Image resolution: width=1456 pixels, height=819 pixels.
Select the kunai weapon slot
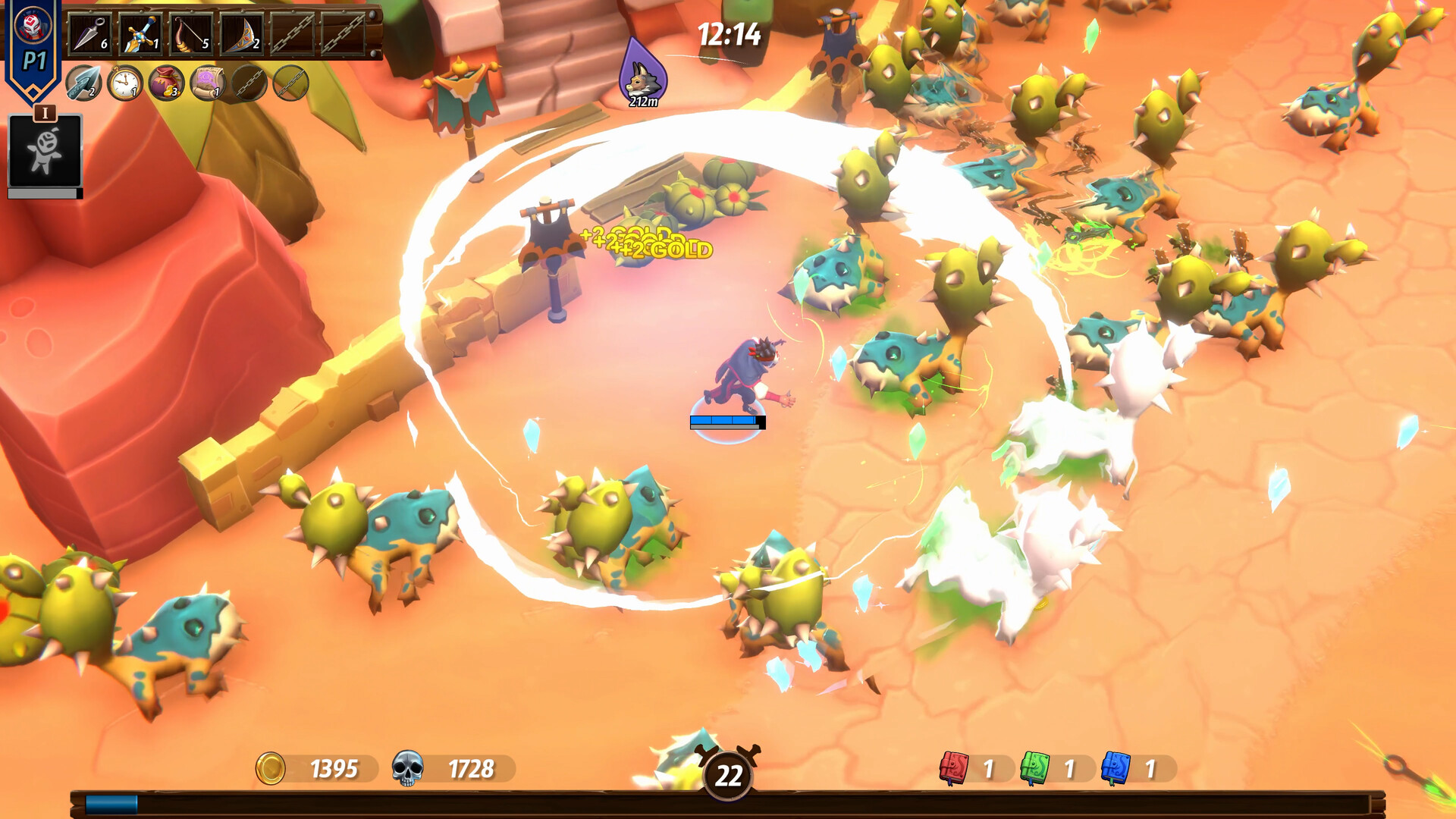tap(90, 33)
